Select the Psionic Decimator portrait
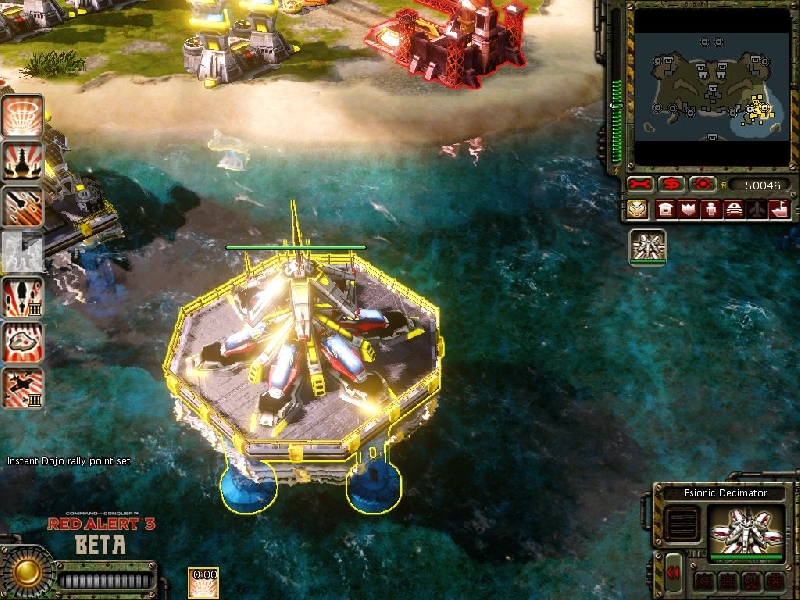Viewport: 800px width, 600px height. 747,529
